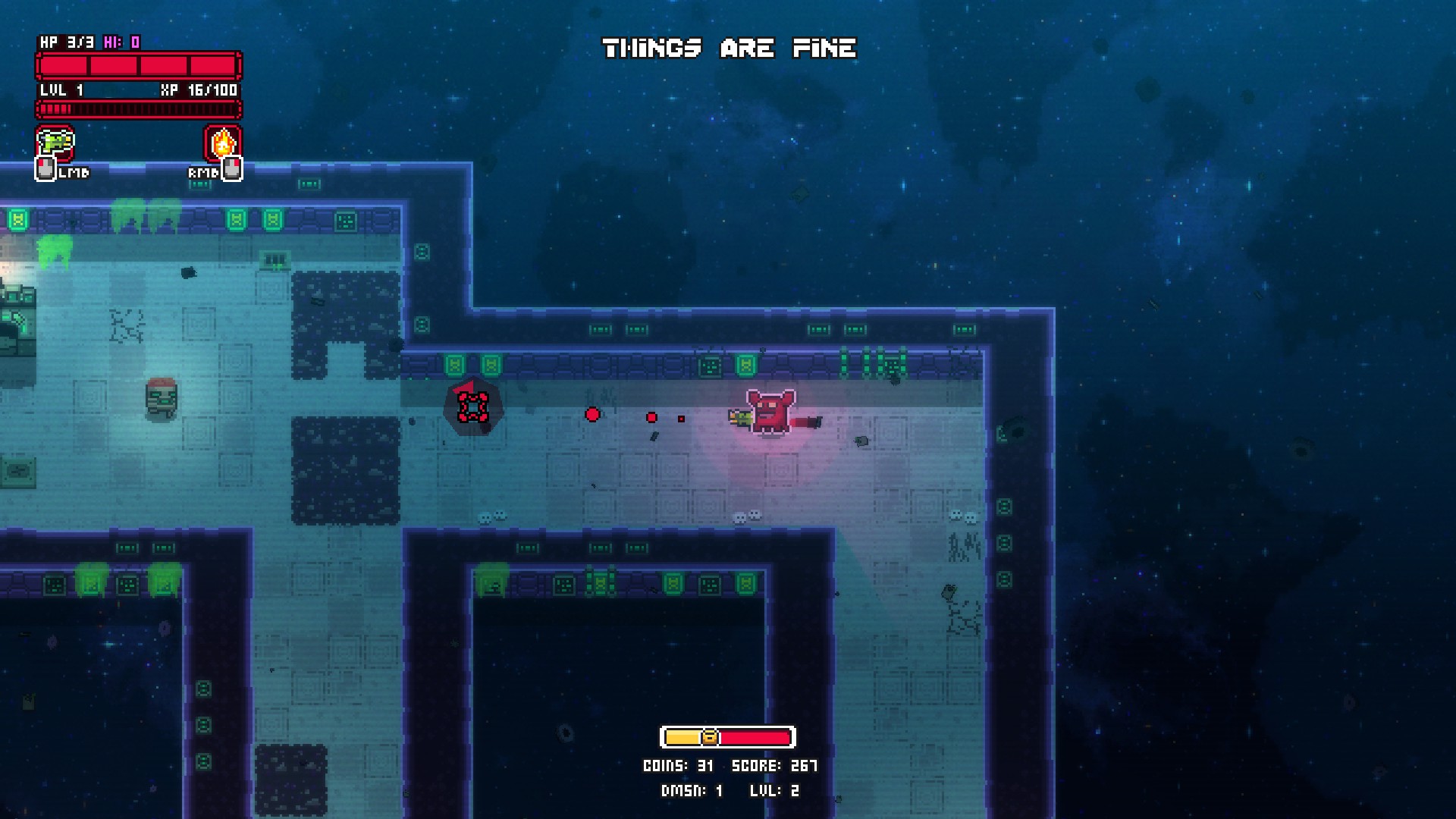Select the green blaster weapon icon
Screen dimensions: 1456x819
[55, 143]
